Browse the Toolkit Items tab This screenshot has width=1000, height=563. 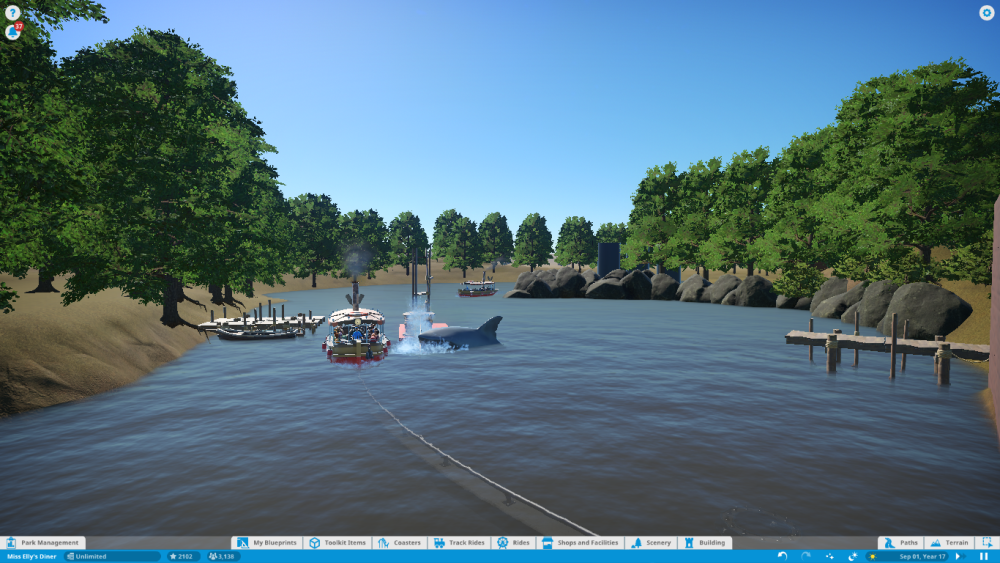pyautogui.click(x=338, y=543)
